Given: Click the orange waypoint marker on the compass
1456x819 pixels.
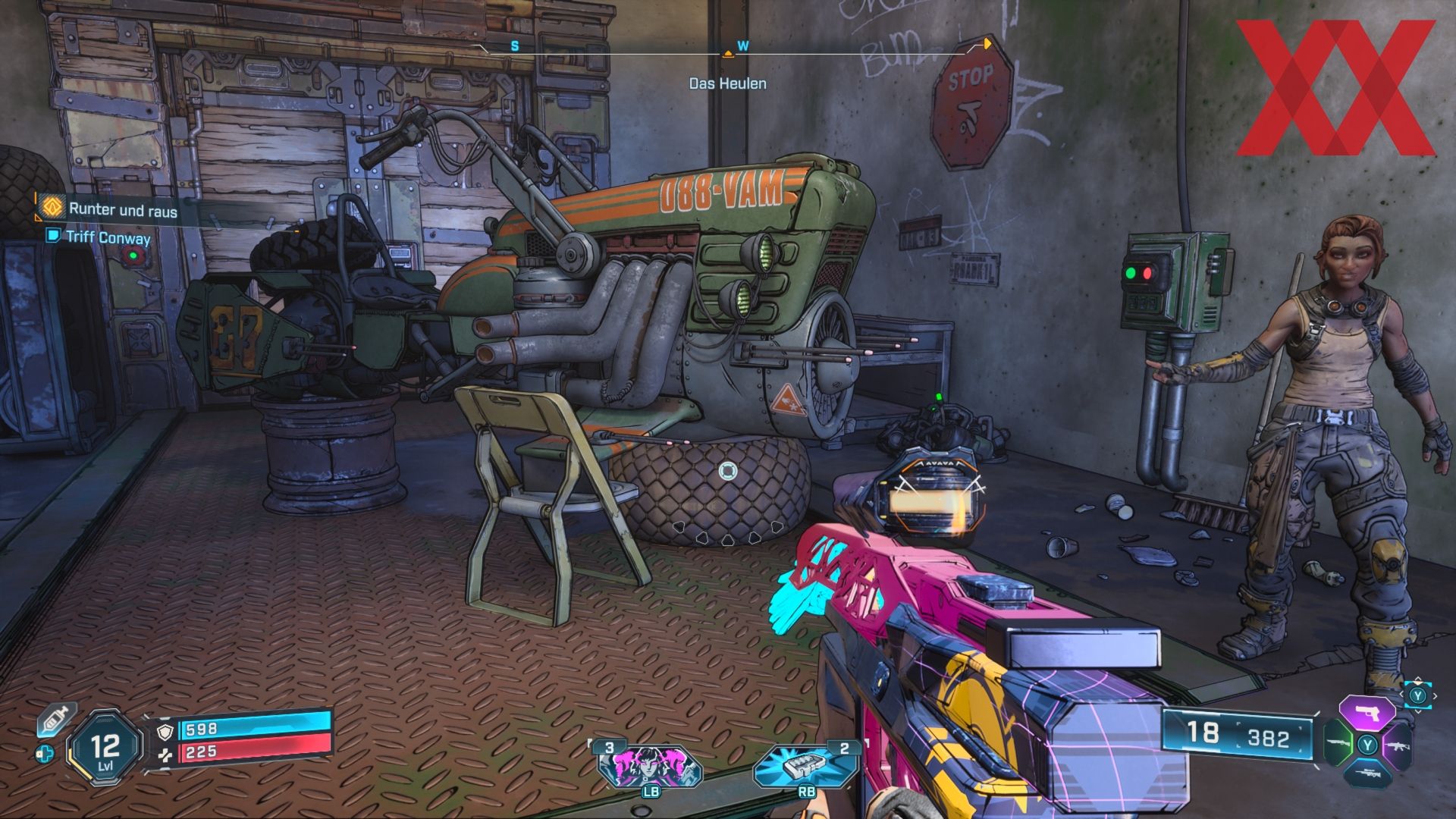Looking at the screenshot, I should point(987,44).
